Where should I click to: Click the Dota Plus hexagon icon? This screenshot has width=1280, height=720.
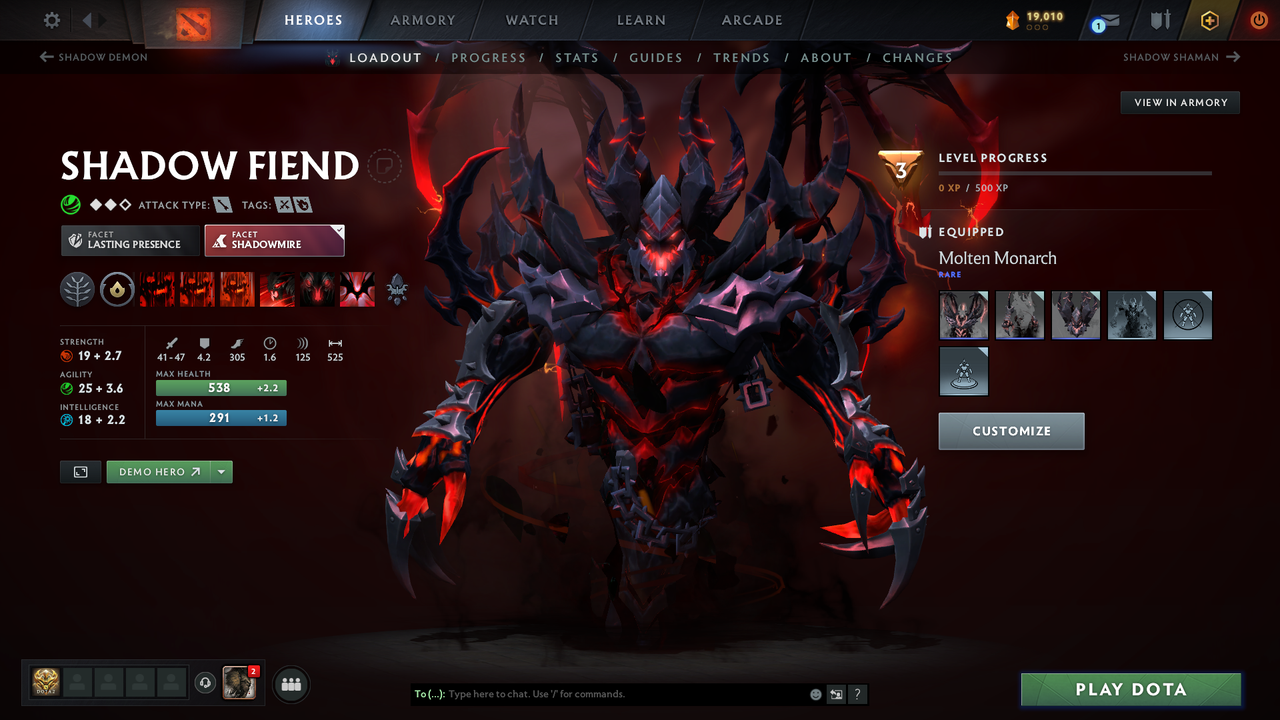[x=1209, y=19]
